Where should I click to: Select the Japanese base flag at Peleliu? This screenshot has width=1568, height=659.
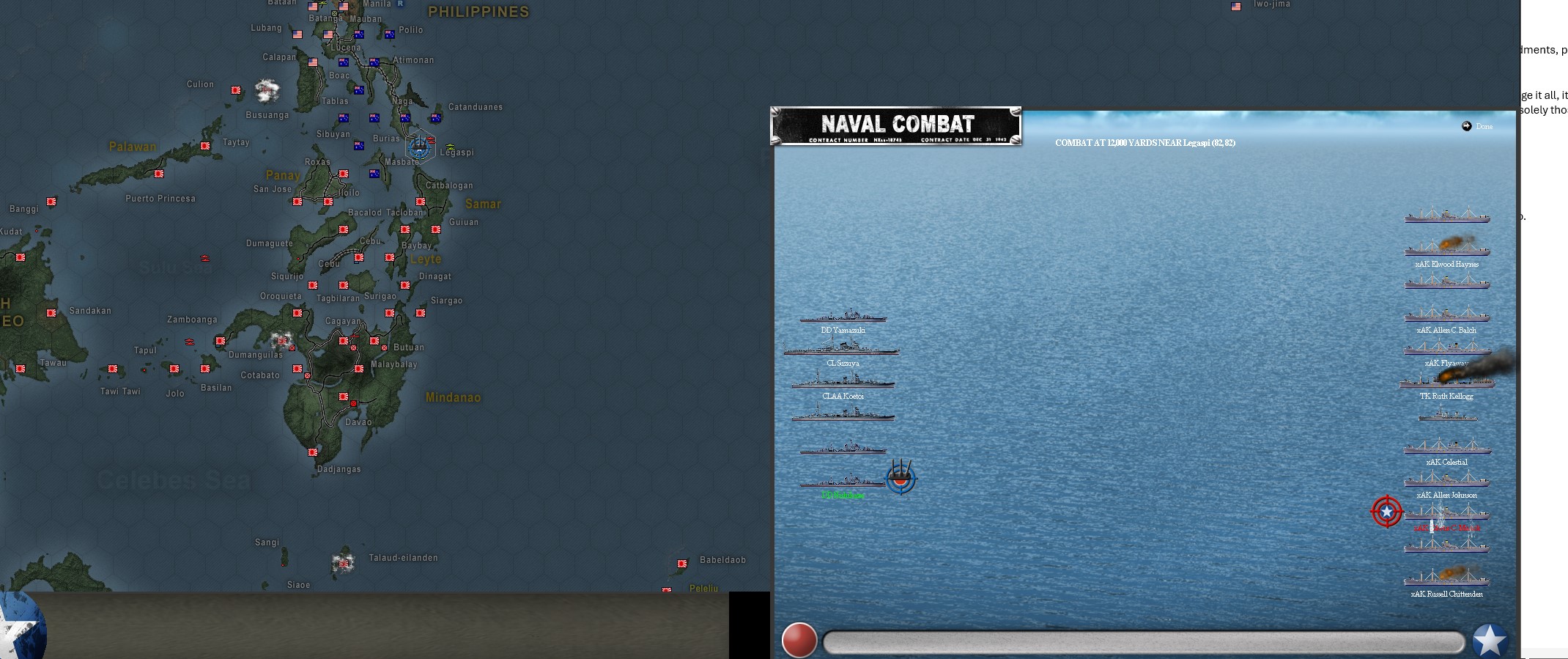[667, 589]
